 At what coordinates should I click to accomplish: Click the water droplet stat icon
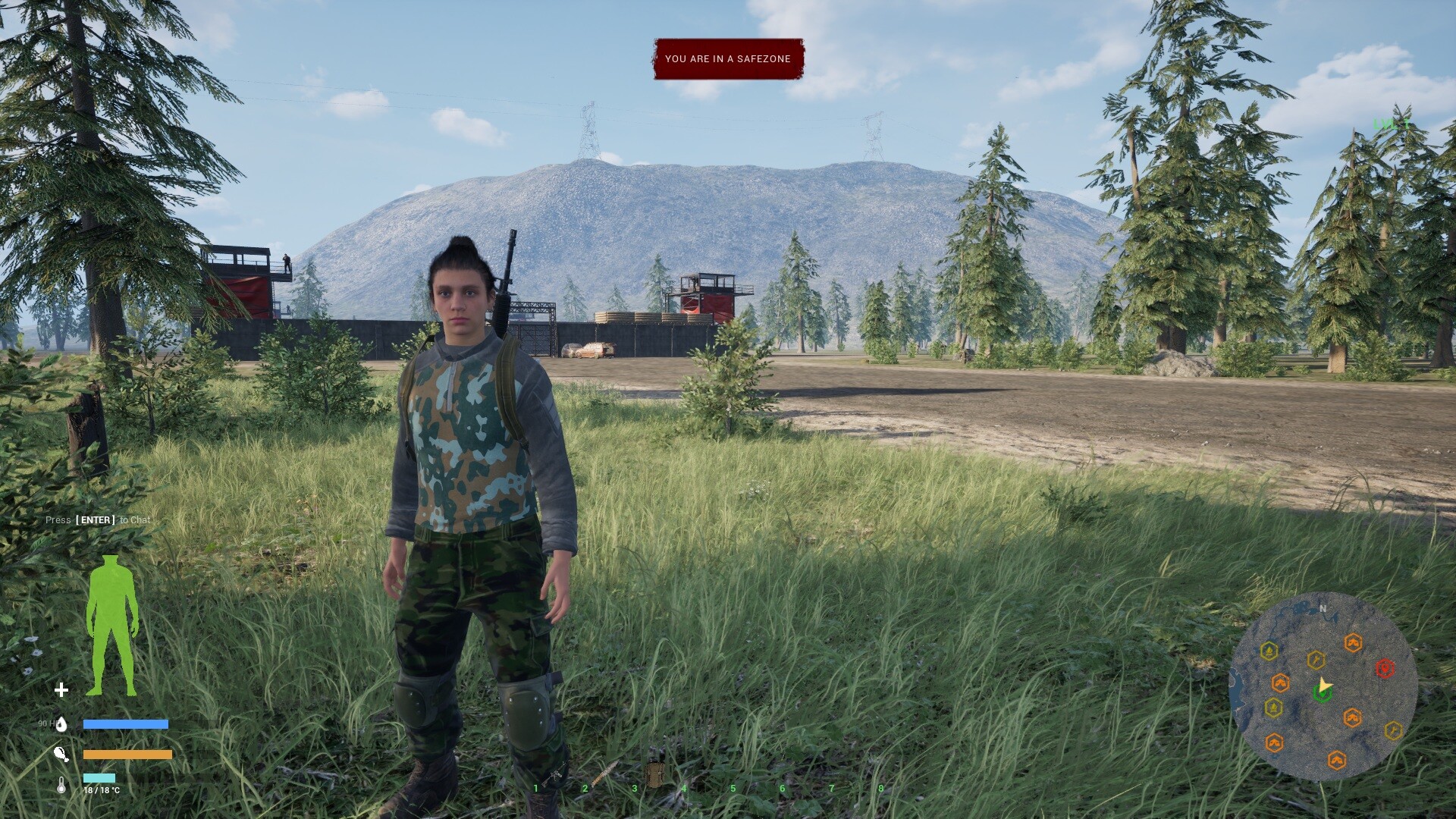(x=63, y=724)
